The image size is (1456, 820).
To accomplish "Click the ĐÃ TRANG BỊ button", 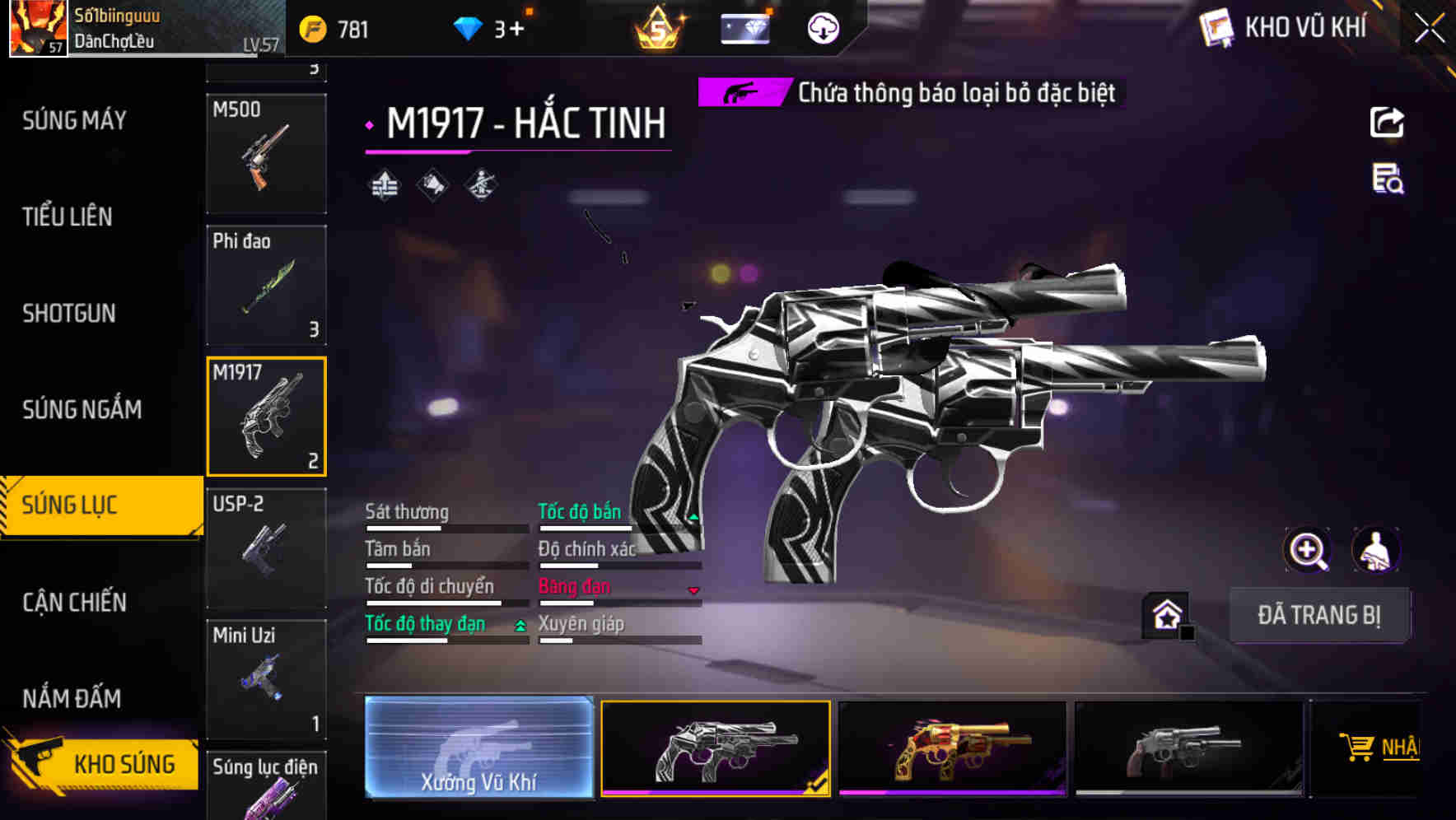I will [x=1318, y=615].
